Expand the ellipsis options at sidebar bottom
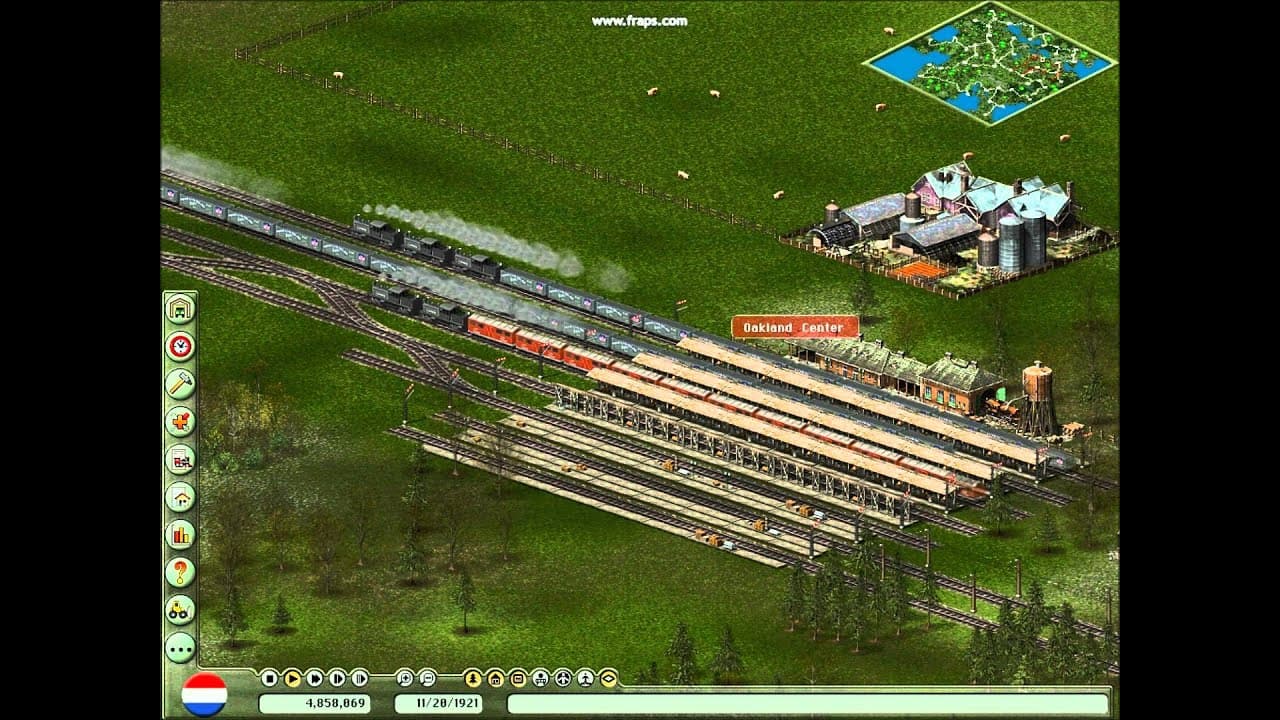The height and width of the screenshot is (720, 1280). pos(180,648)
